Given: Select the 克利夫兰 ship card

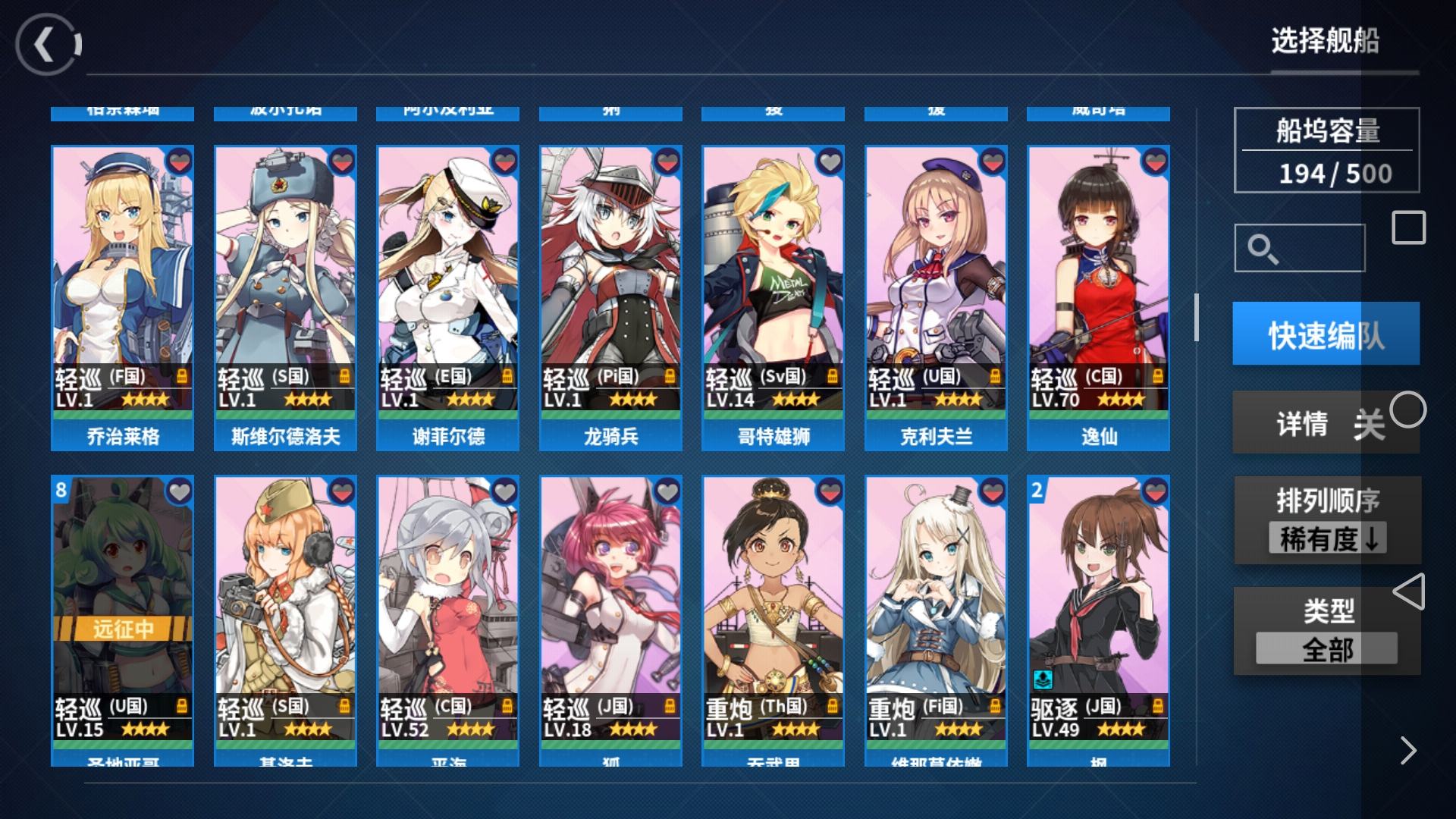Looking at the screenshot, I should click(936, 297).
